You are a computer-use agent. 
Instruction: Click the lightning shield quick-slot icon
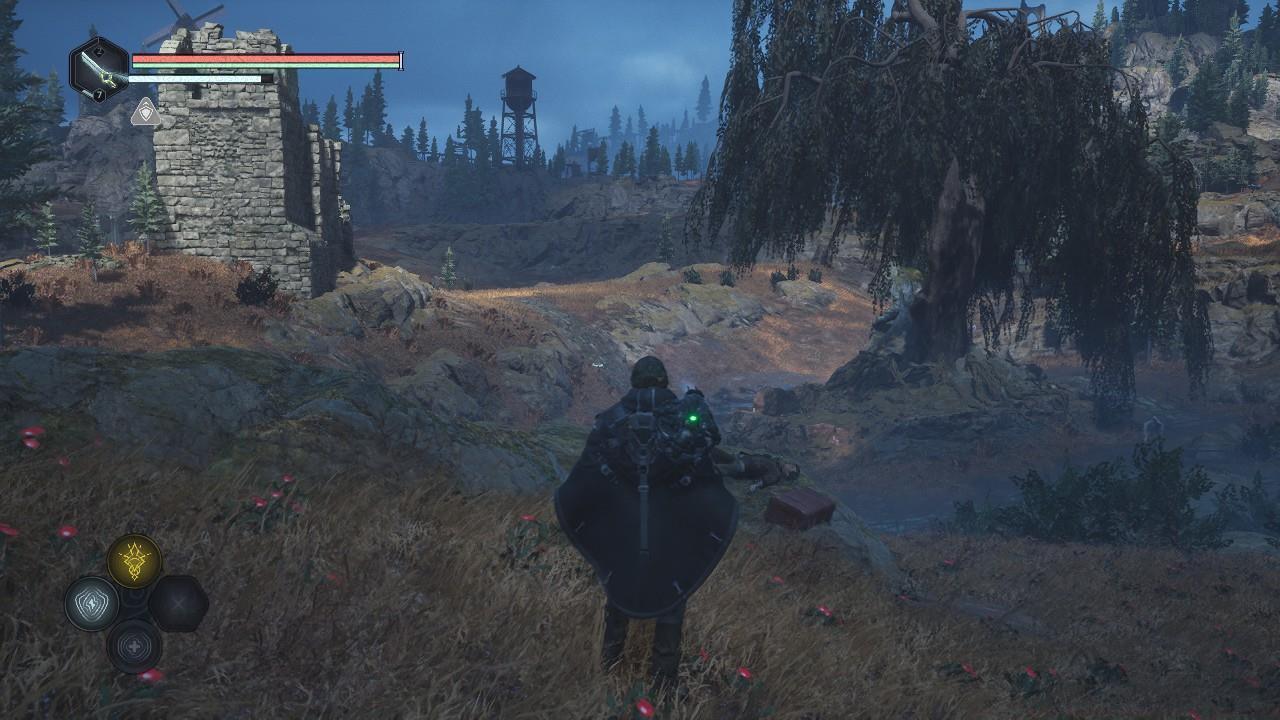point(90,603)
